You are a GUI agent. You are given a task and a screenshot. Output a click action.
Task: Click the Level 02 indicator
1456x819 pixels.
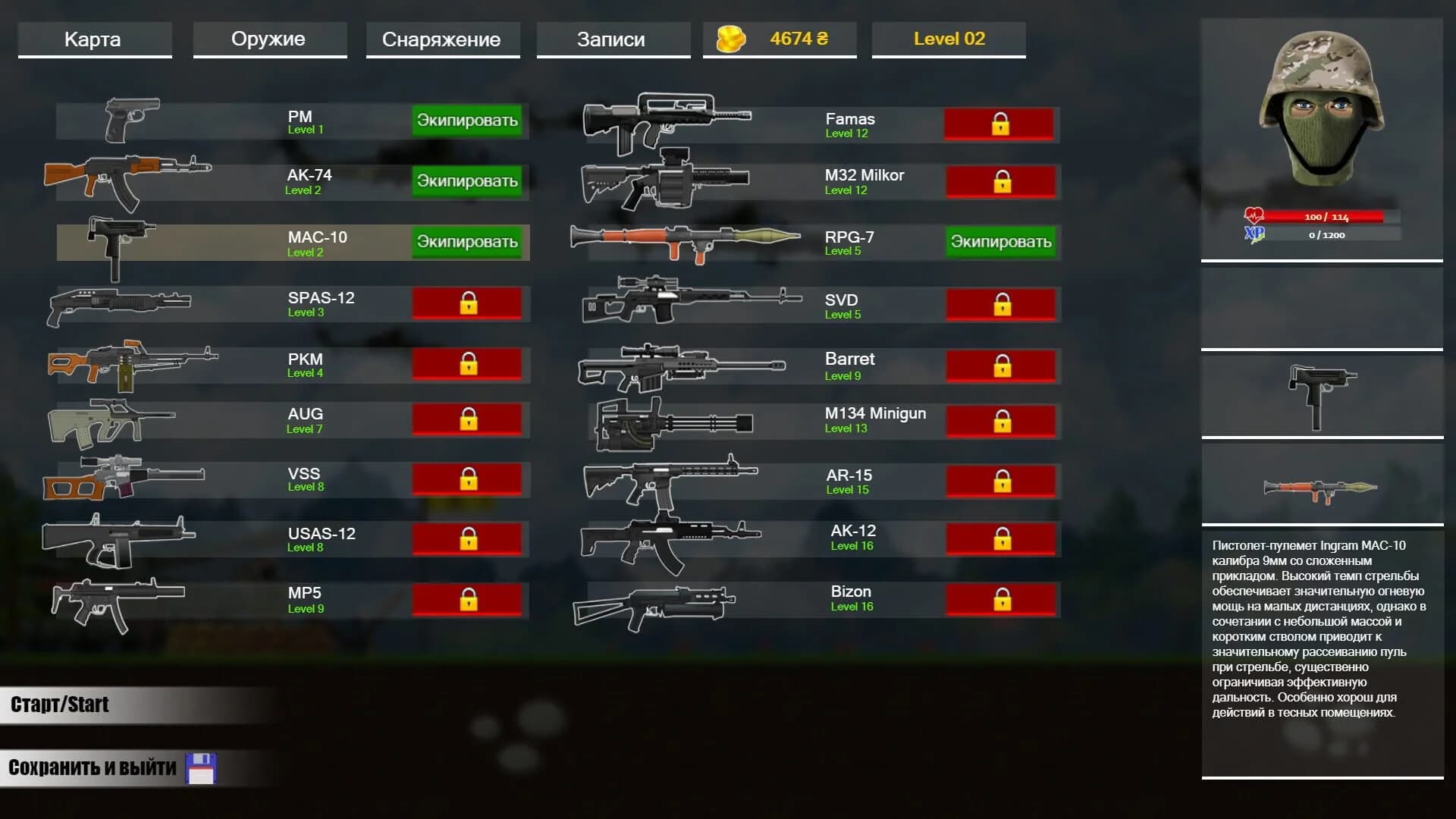click(948, 39)
